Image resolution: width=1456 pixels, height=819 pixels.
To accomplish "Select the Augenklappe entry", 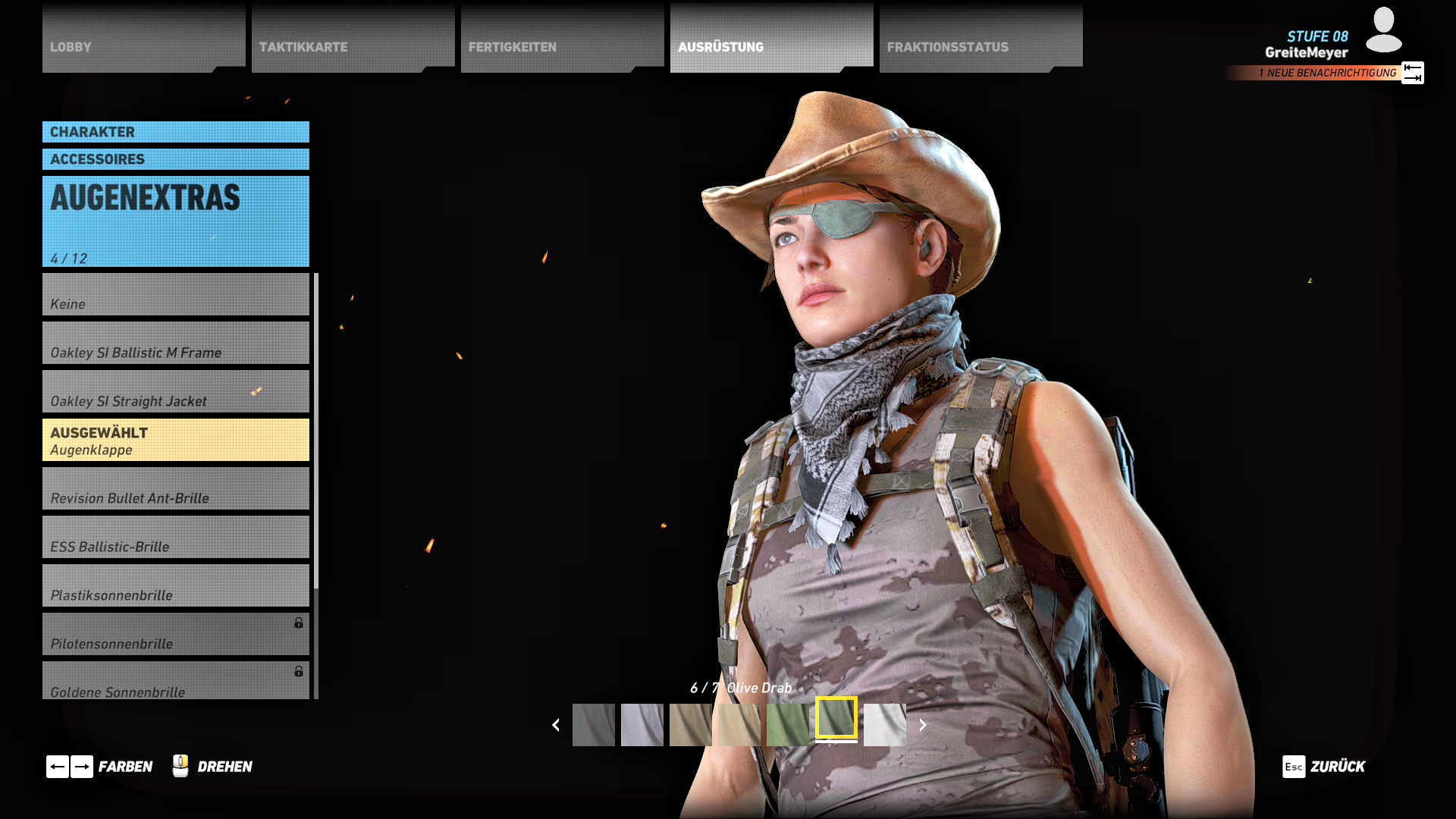I will (x=175, y=441).
